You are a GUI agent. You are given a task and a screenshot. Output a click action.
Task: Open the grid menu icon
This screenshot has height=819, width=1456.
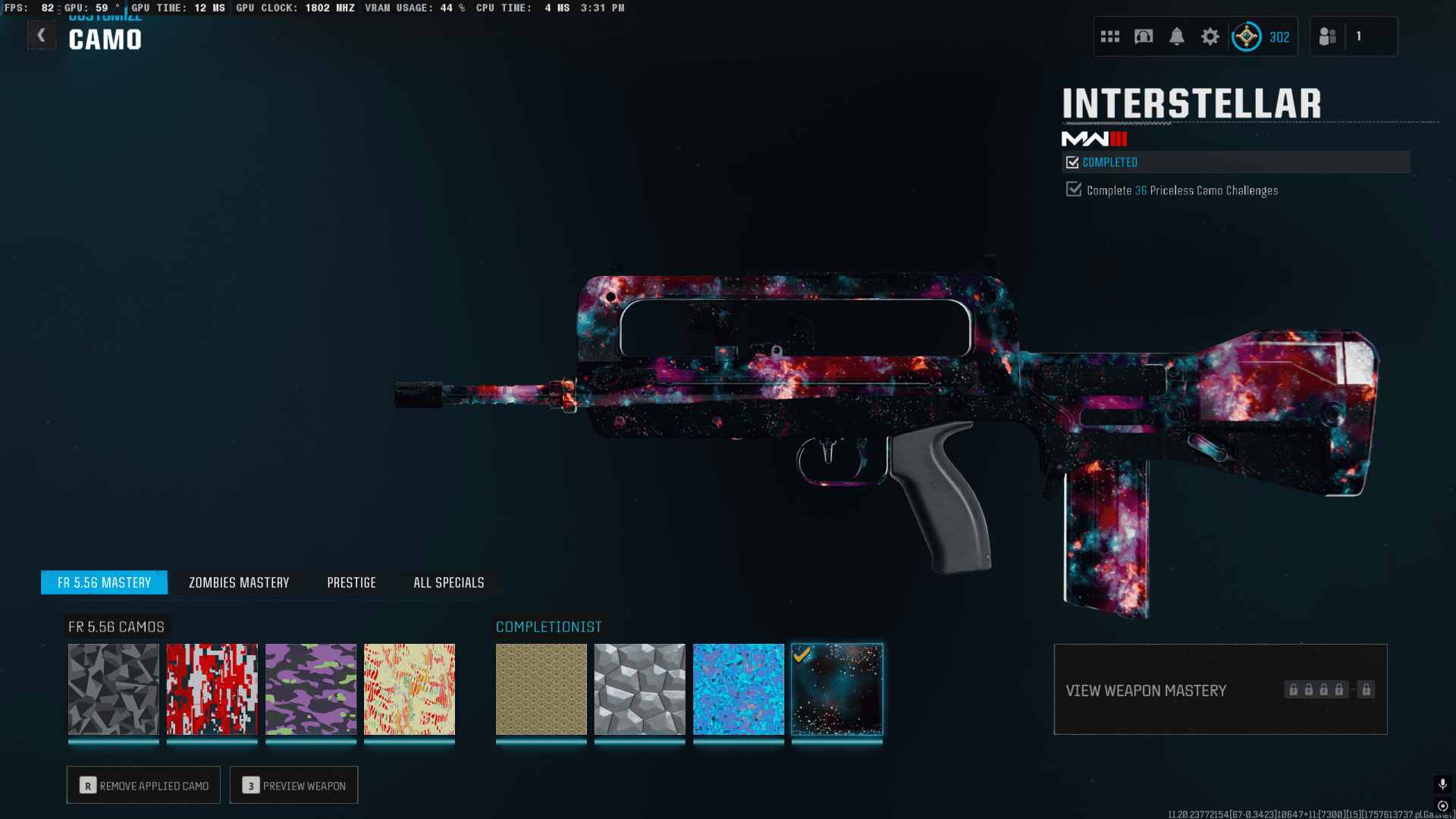tap(1110, 36)
